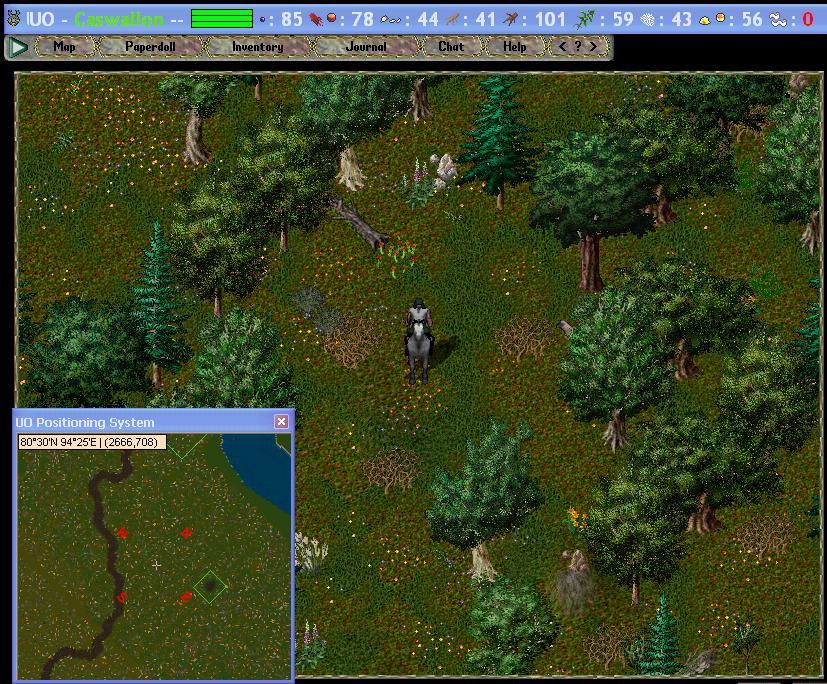The width and height of the screenshot is (827, 684).
Task: Open the Inventory backpack
Action: (257, 47)
